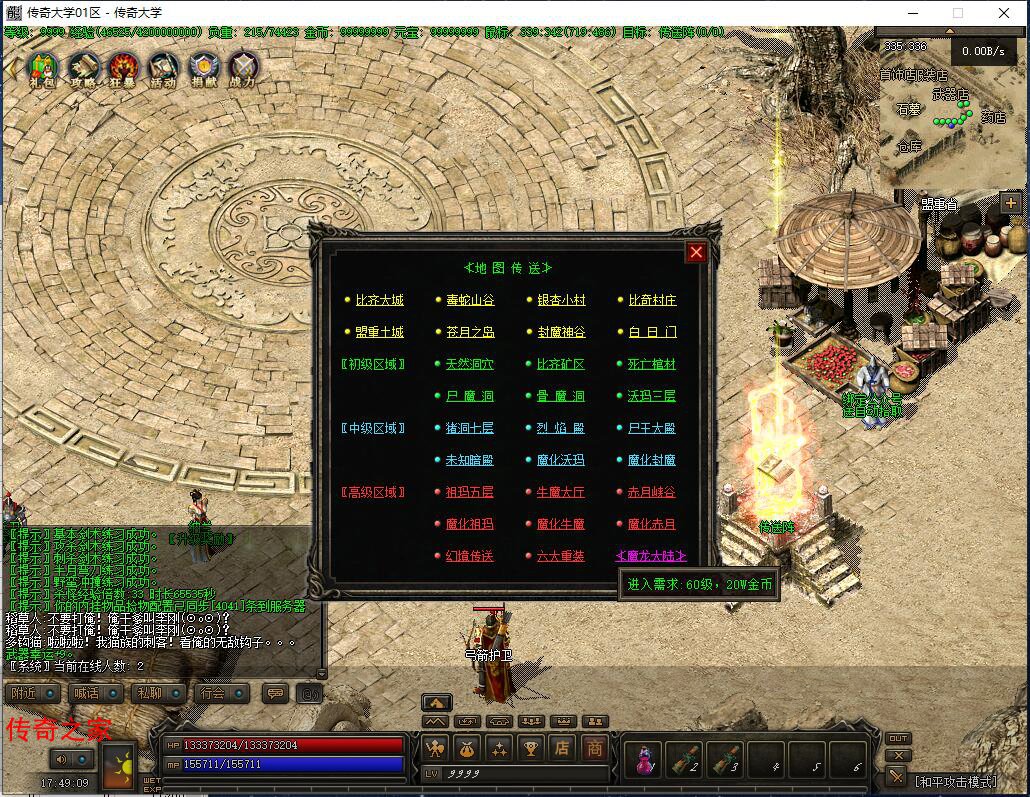Select the 猪洞七层 mid-level destination
1030x797 pixels.
pos(470,428)
